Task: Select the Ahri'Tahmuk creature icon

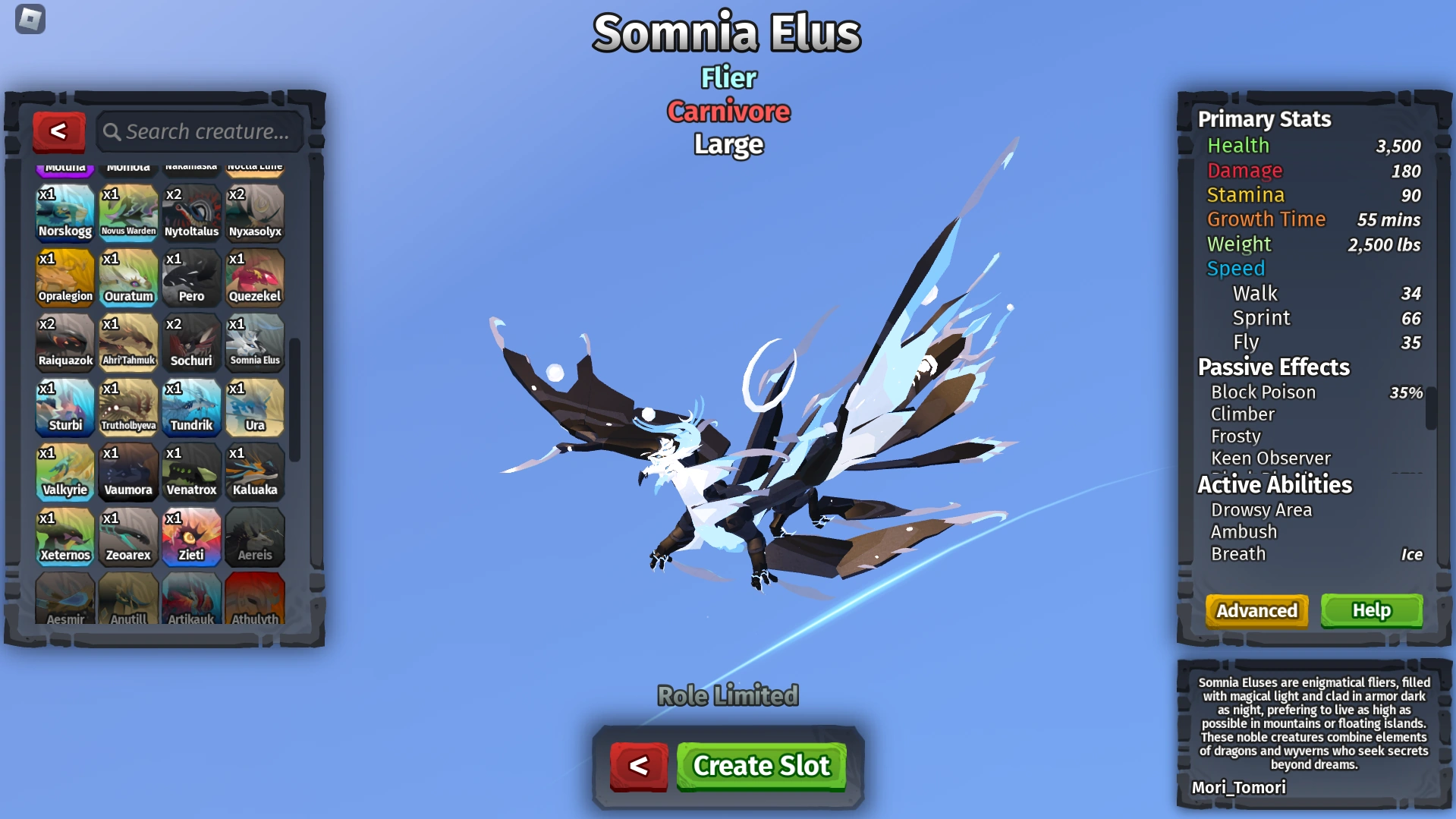Action: (x=128, y=343)
